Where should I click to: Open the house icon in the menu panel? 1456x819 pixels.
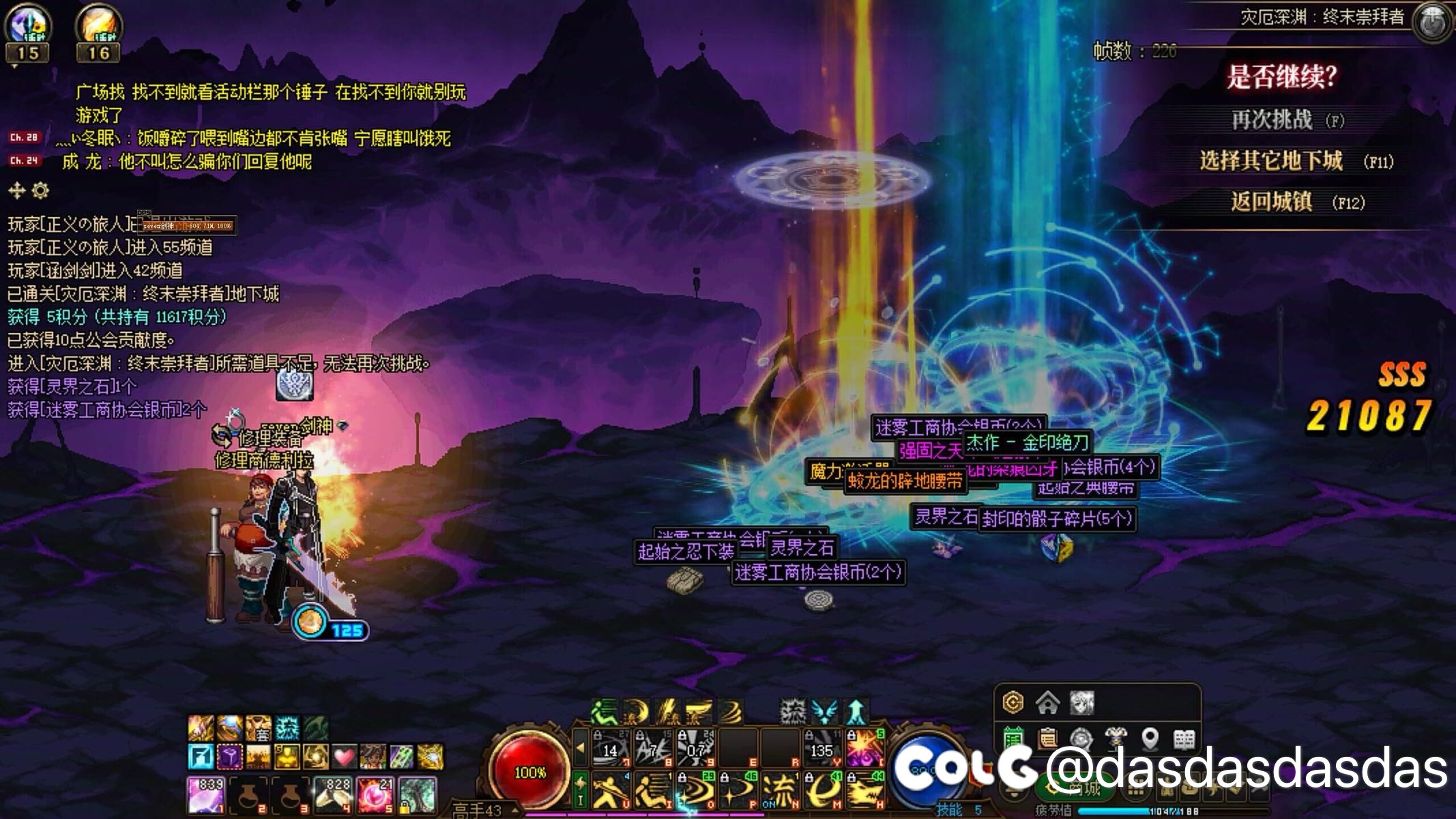[1047, 702]
